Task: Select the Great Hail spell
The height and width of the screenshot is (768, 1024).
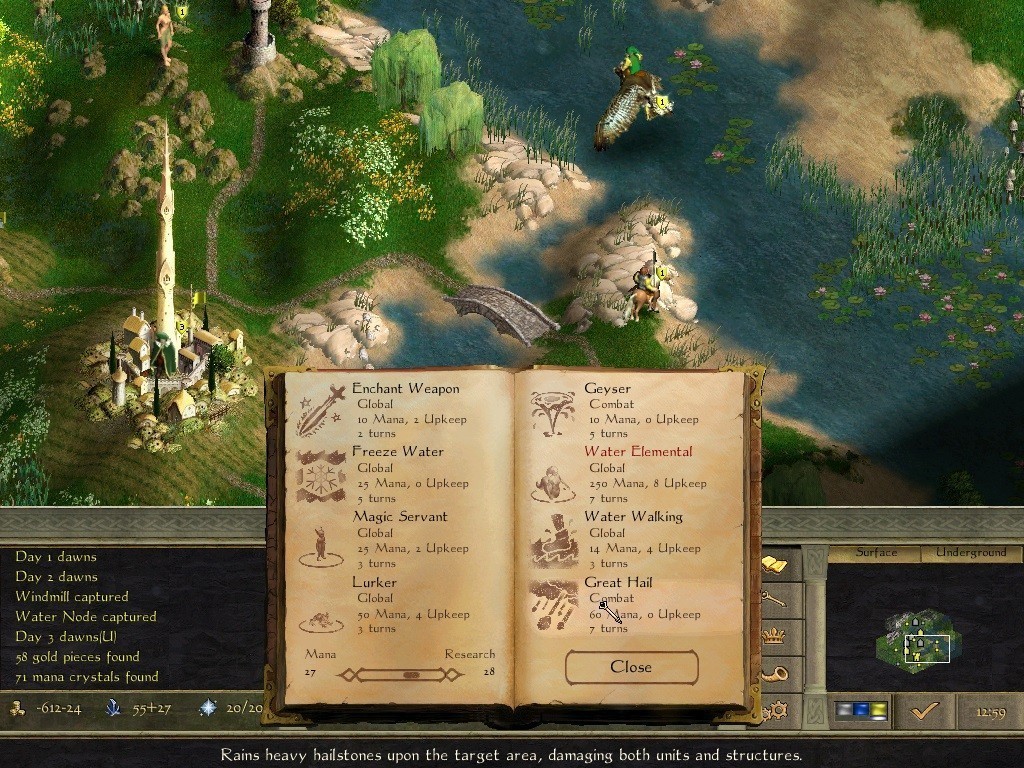Action: click(618, 582)
